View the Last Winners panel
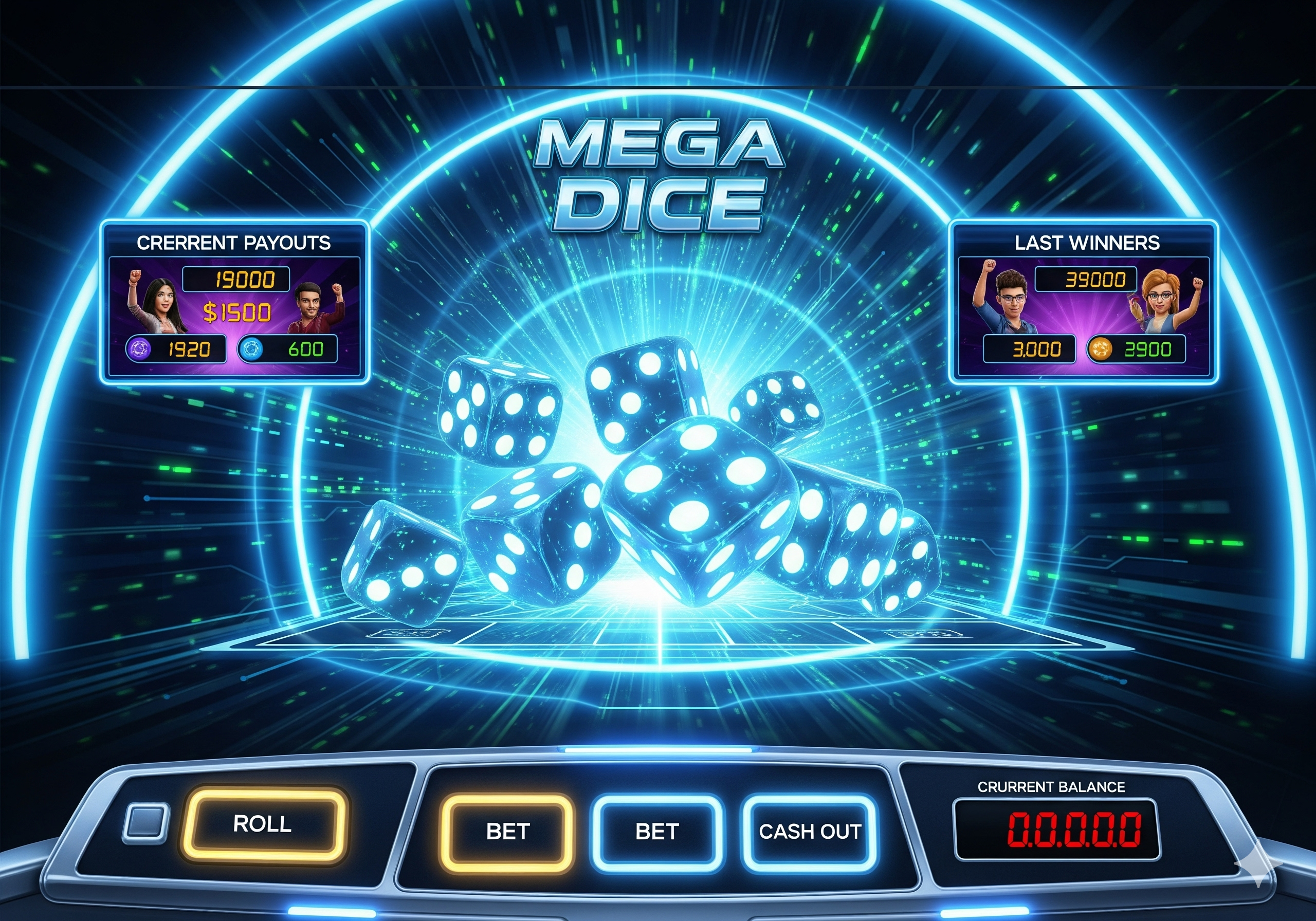The height and width of the screenshot is (921, 1316). [1083, 302]
